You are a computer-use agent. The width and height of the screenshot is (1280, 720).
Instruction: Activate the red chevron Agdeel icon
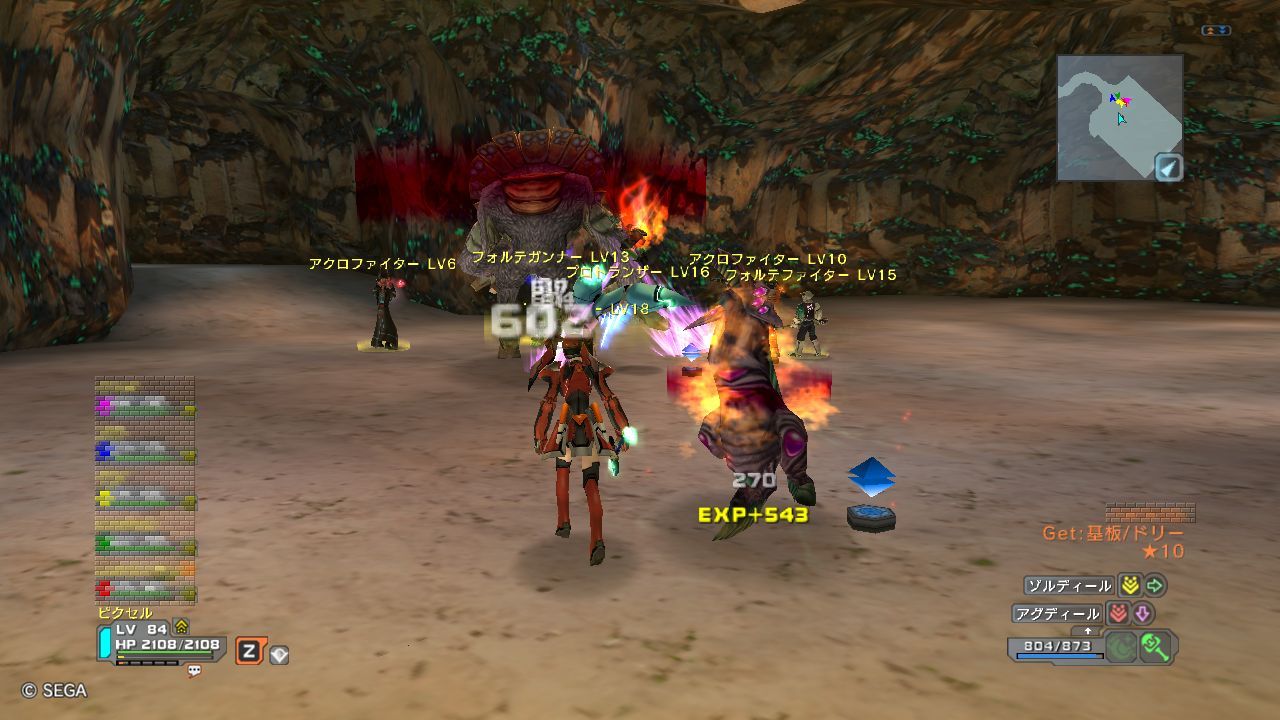point(1117,614)
